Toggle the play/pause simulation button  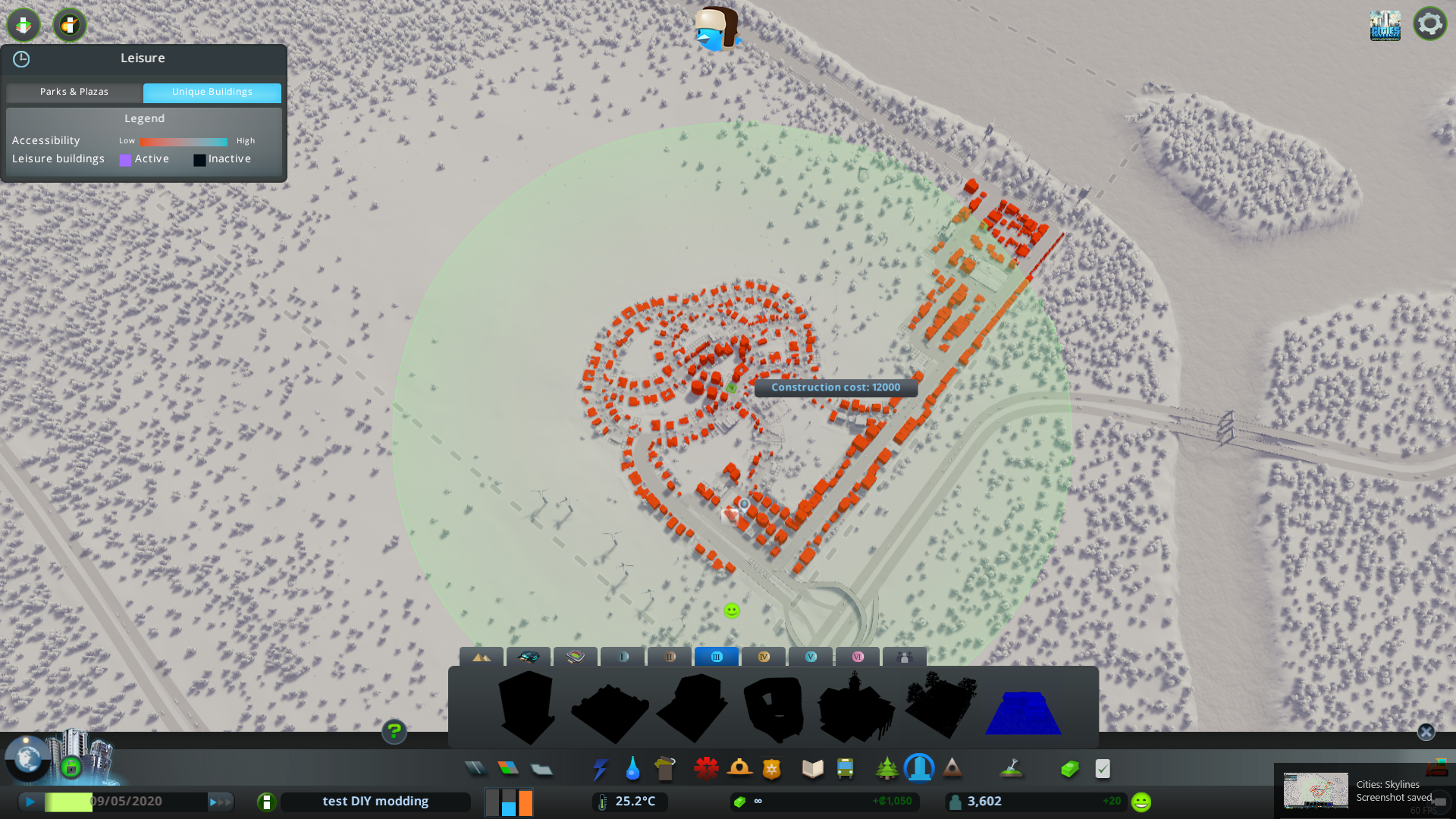point(30,802)
